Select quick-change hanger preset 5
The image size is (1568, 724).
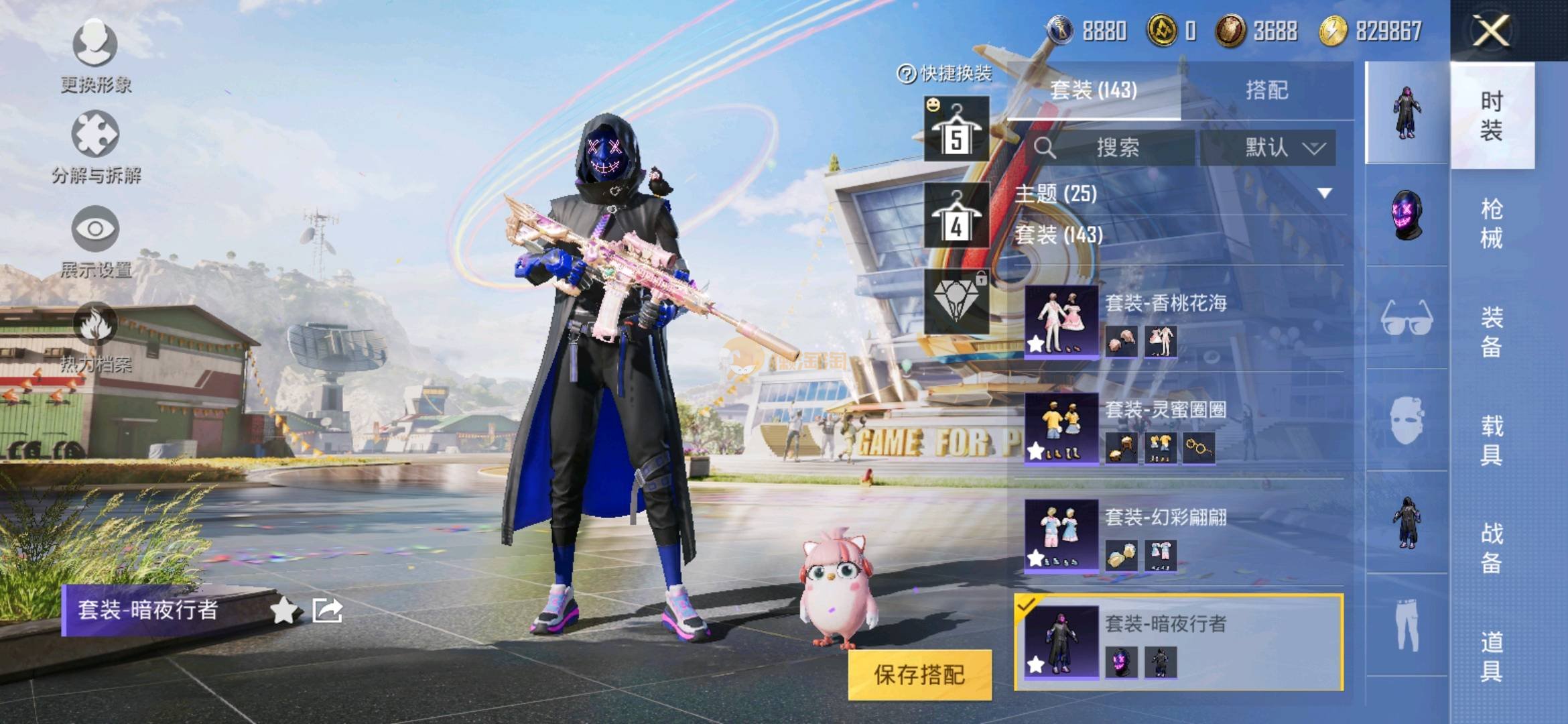pos(956,129)
